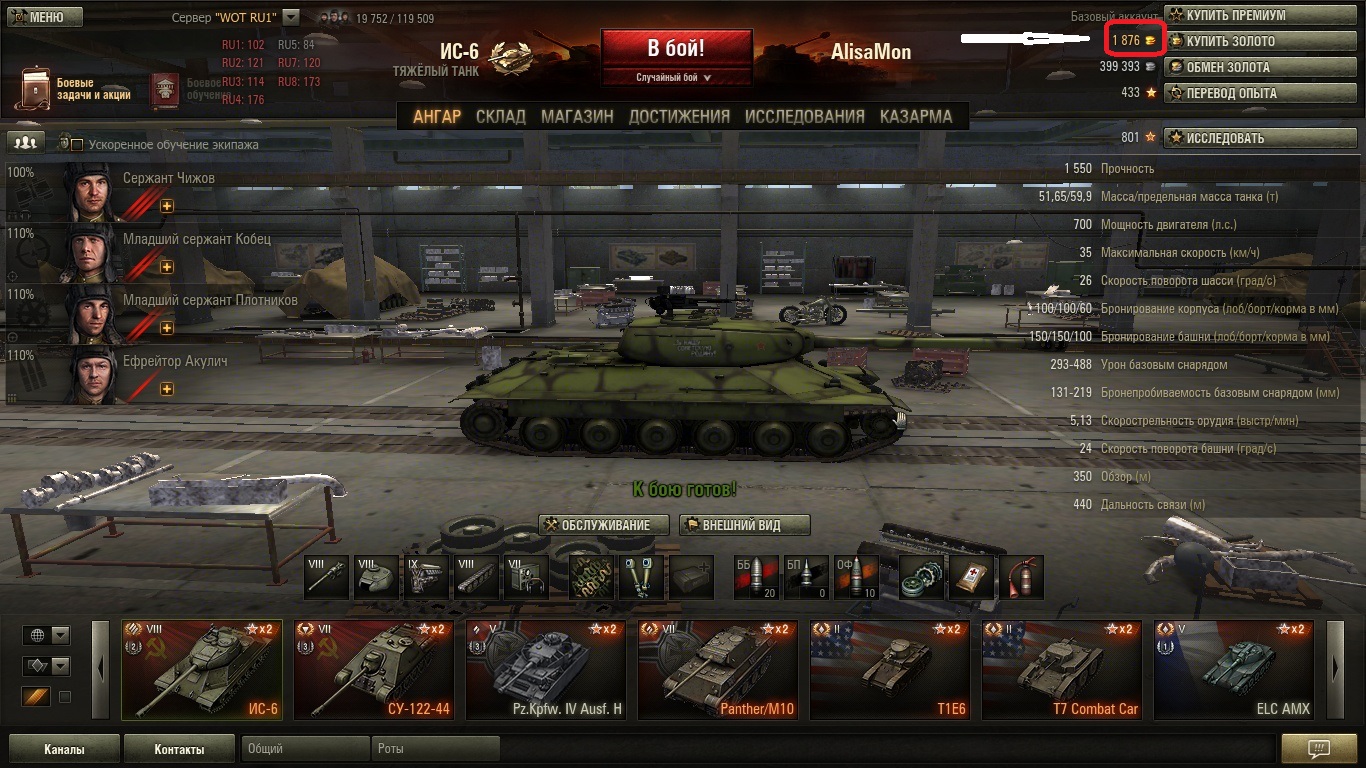Open the ВНЕШНИЙ ВИД customization button

[744, 525]
